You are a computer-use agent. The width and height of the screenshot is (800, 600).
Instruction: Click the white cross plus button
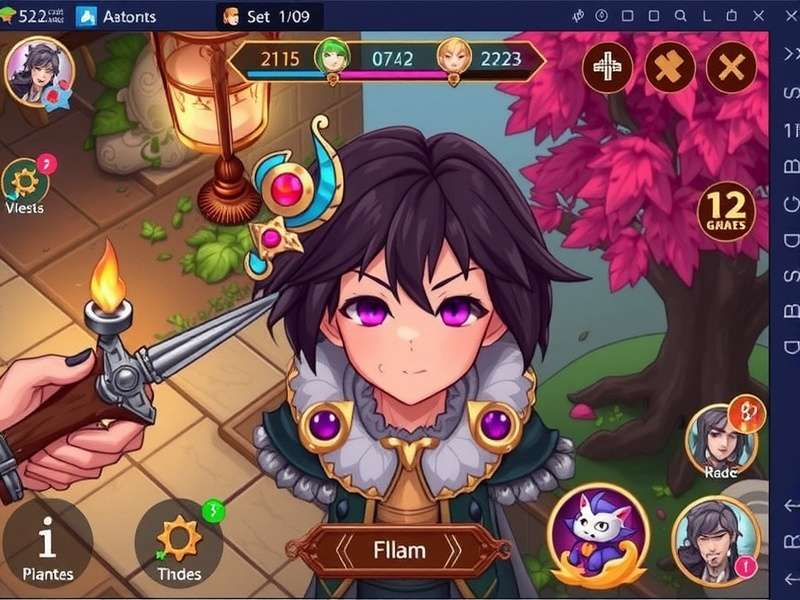tap(607, 68)
